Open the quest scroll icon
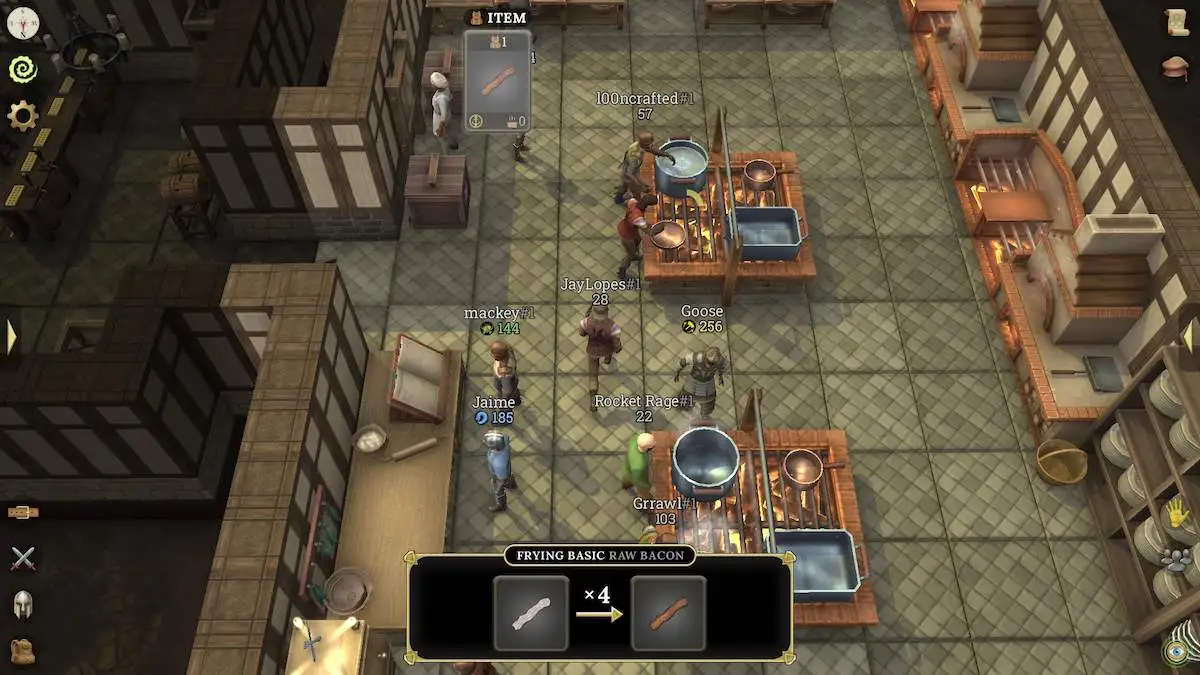The image size is (1200, 675). pyautogui.click(x=1177, y=24)
